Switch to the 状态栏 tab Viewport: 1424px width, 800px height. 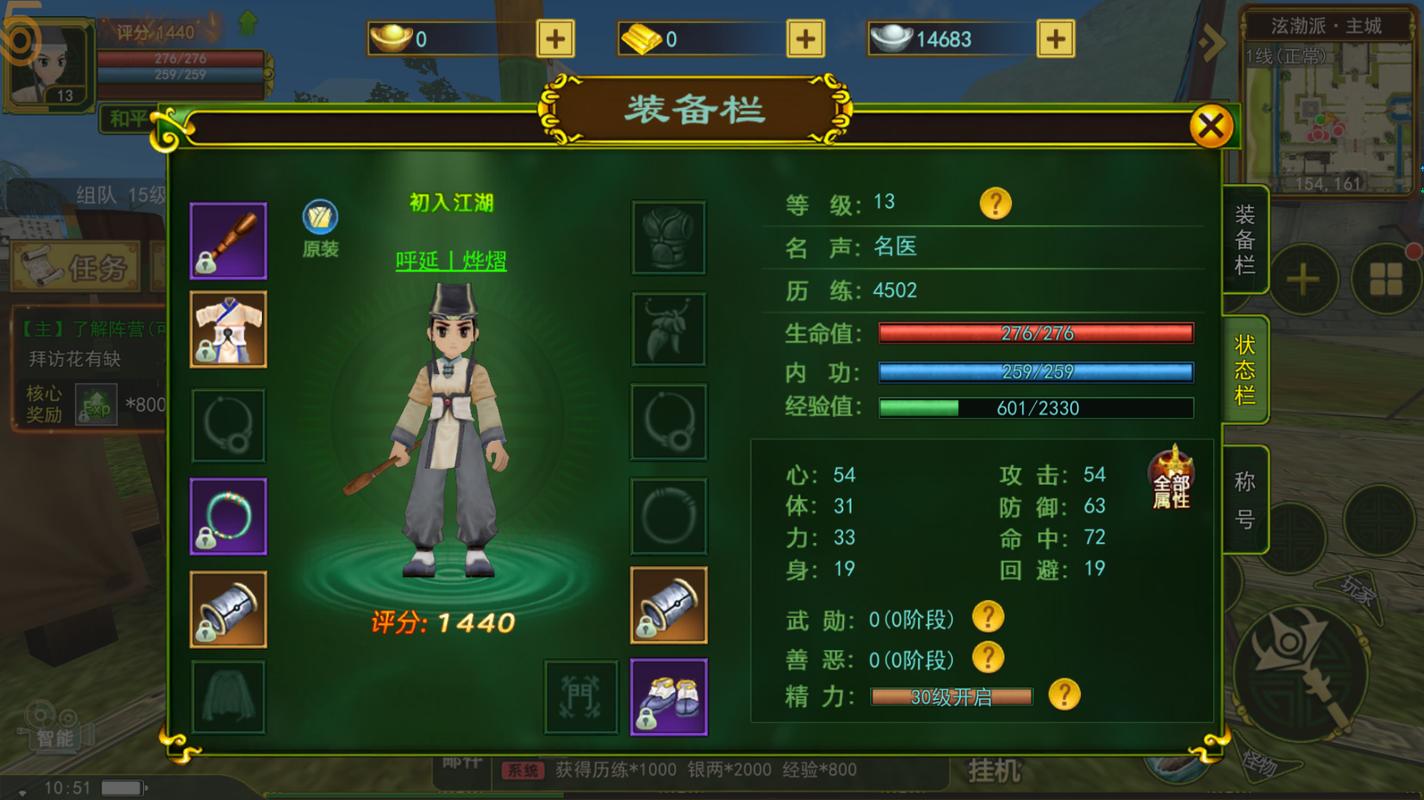(1245, 370)
